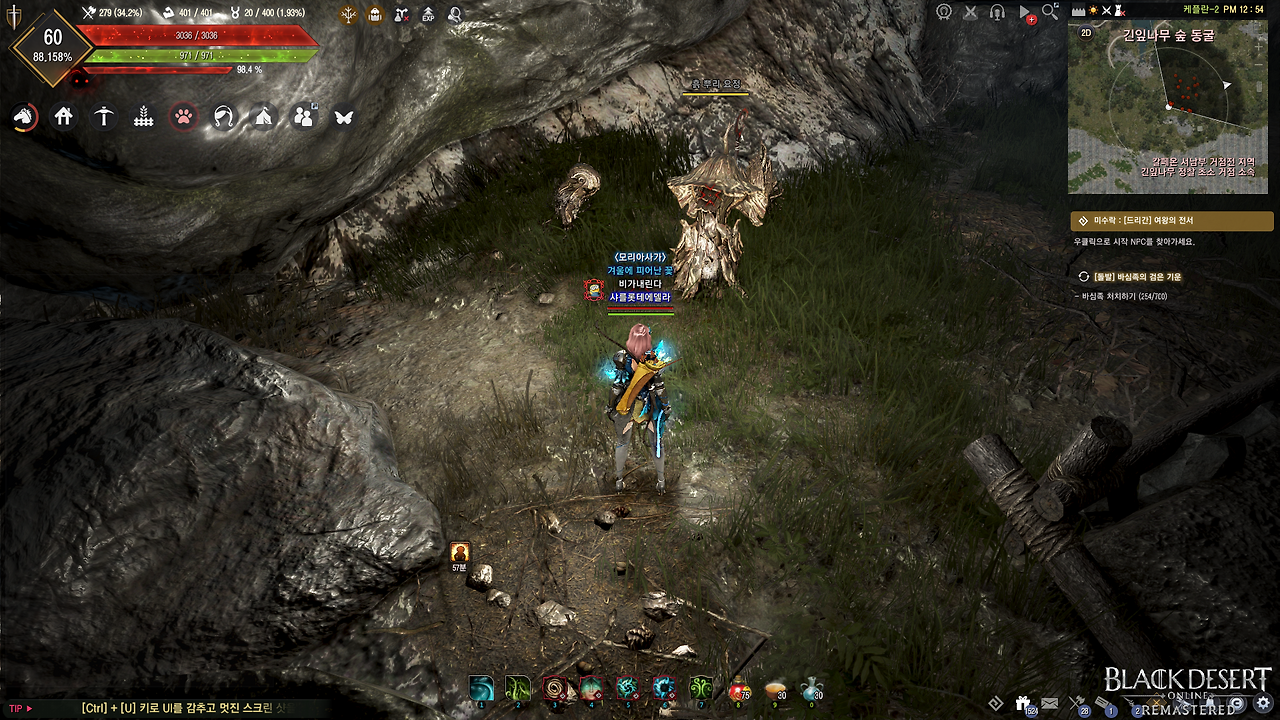The width and height of the screenshot is (1280, 720).
Task: Use the green vines skill in slot 2
Action: click(518, 688)
